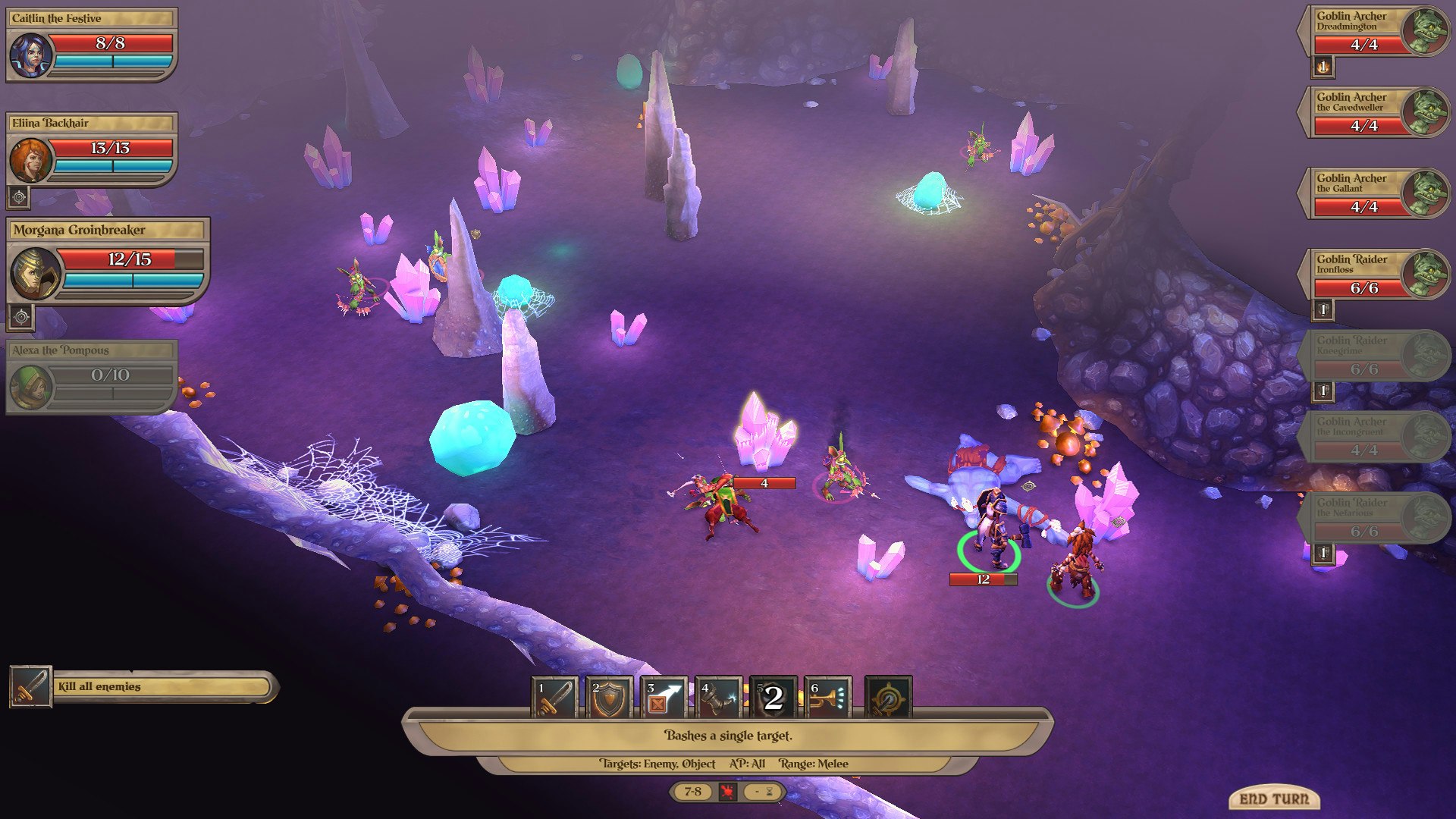Select Eliina Backhair's party portrait
1456x819 pixels.
pyautogui.click(x=31, y=159)
